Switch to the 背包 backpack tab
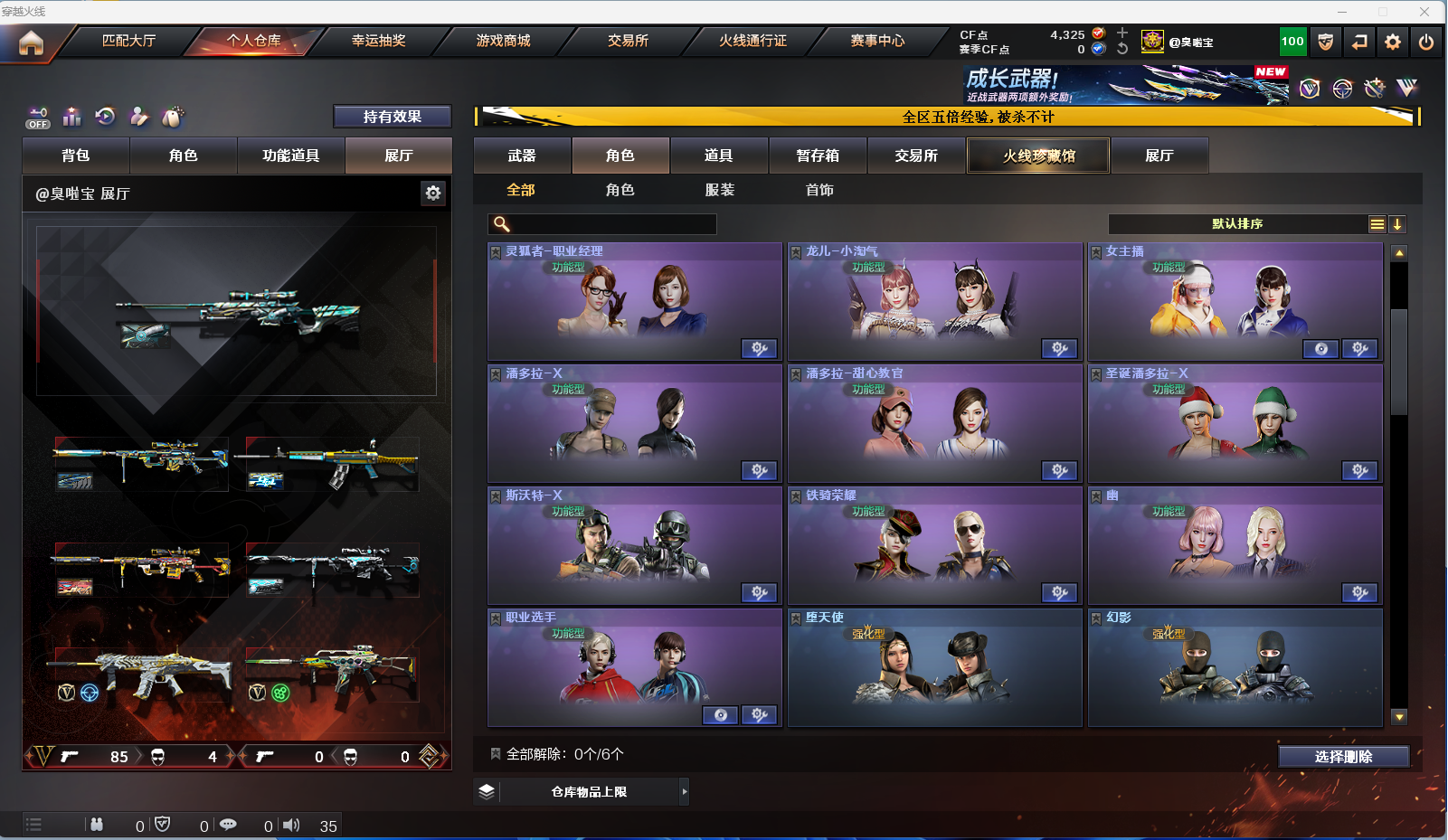1448x840 pixels. pyautogui.click(x=76, y=156)
